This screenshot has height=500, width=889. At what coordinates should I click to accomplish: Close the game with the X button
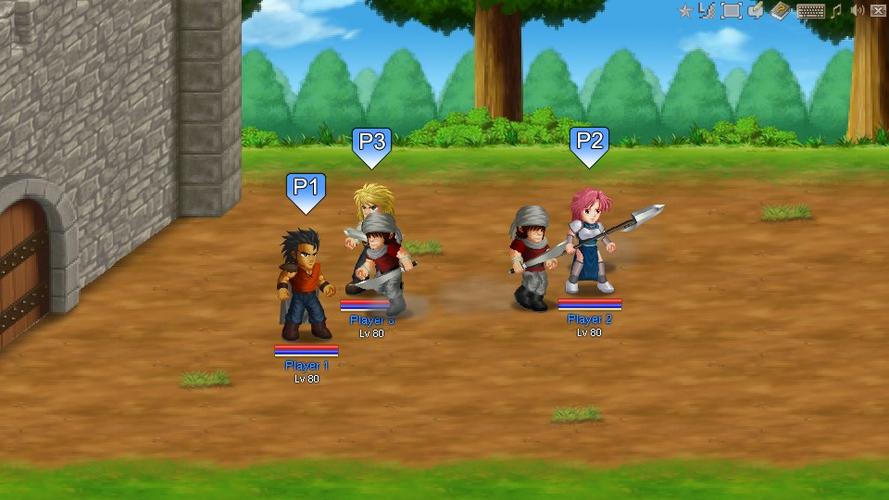(879, 11)
